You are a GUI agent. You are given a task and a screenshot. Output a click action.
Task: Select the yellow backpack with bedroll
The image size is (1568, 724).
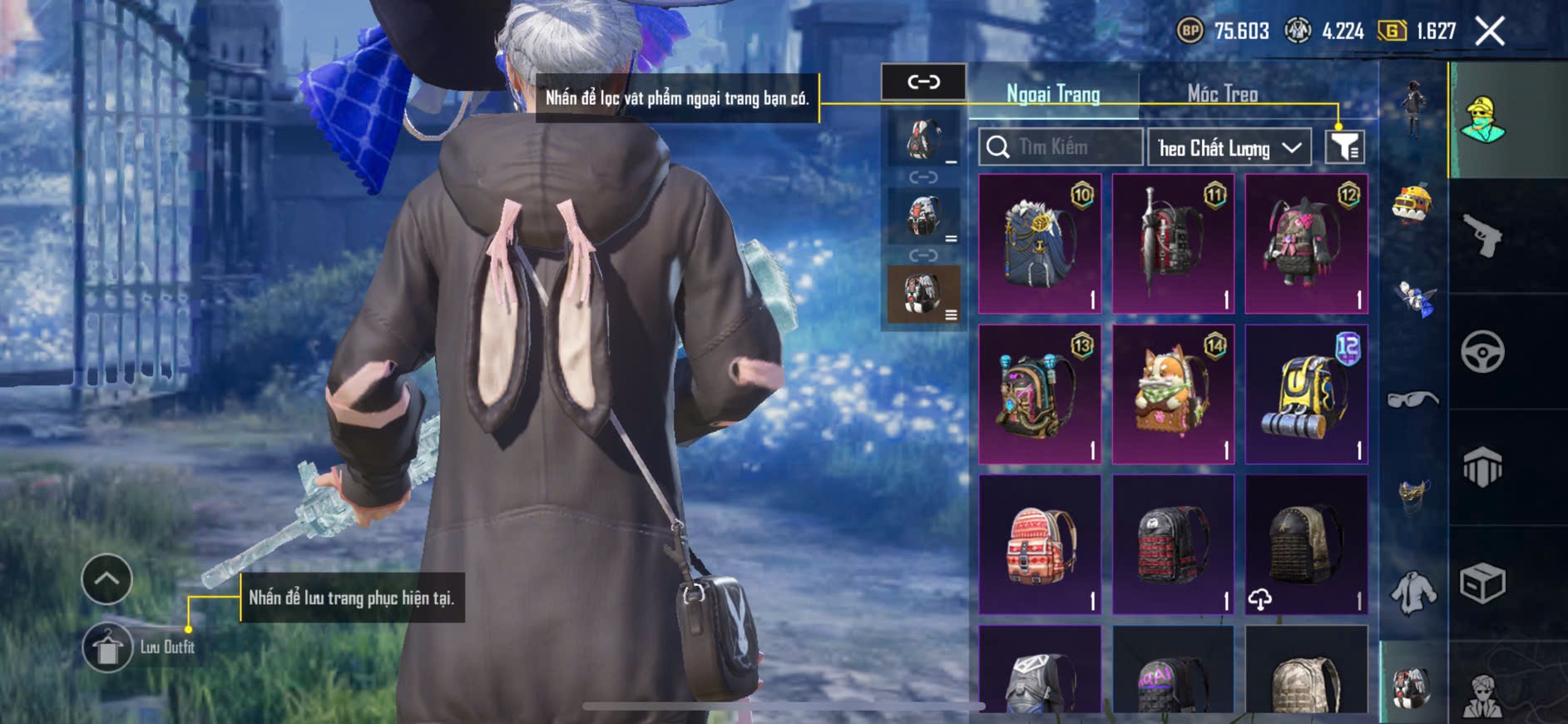pyautogui.click(x=1306, y=394)
